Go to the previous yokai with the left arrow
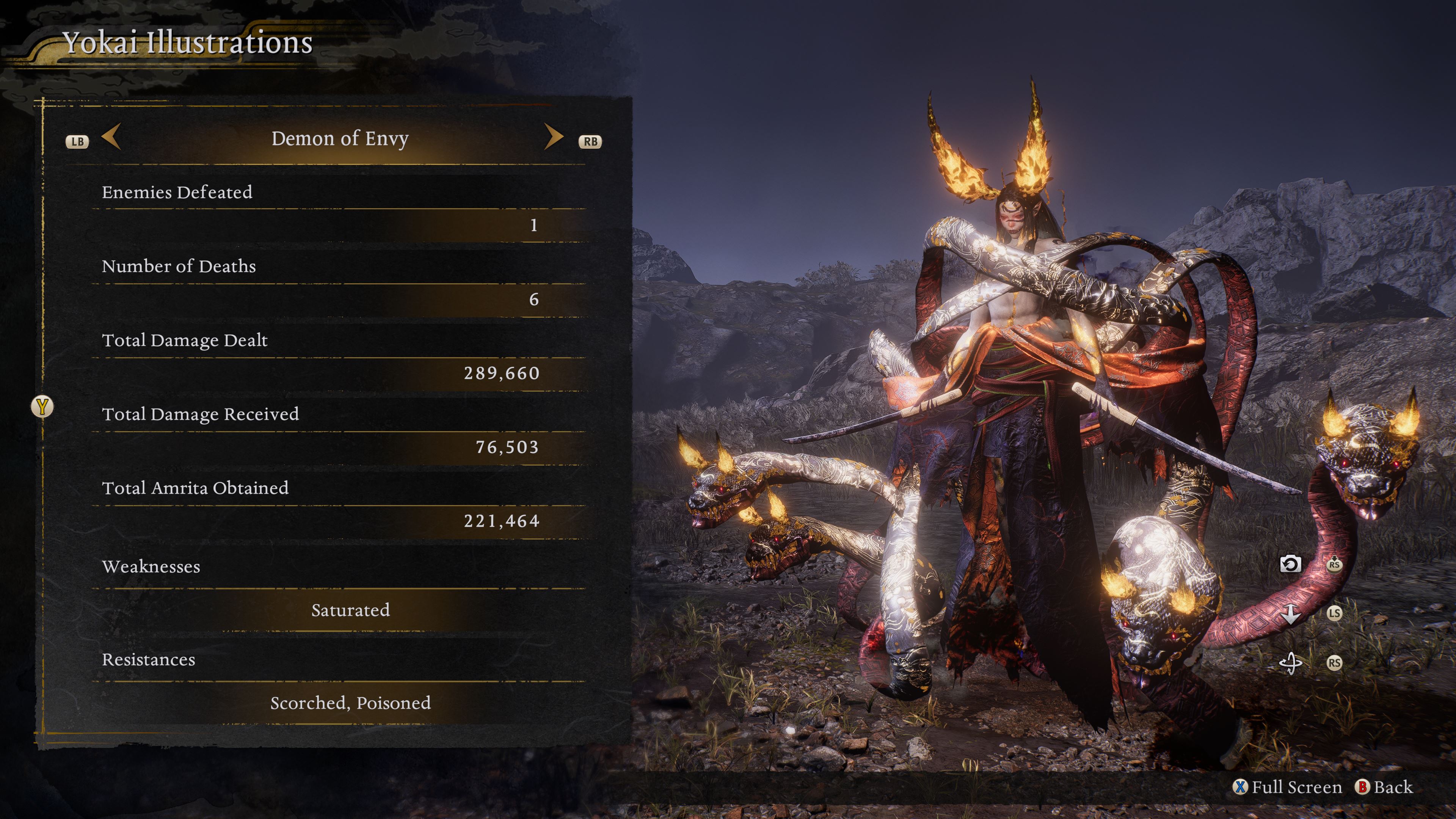Image resolution: width=1456 pixels, height=819 pixels. point(111,137)
